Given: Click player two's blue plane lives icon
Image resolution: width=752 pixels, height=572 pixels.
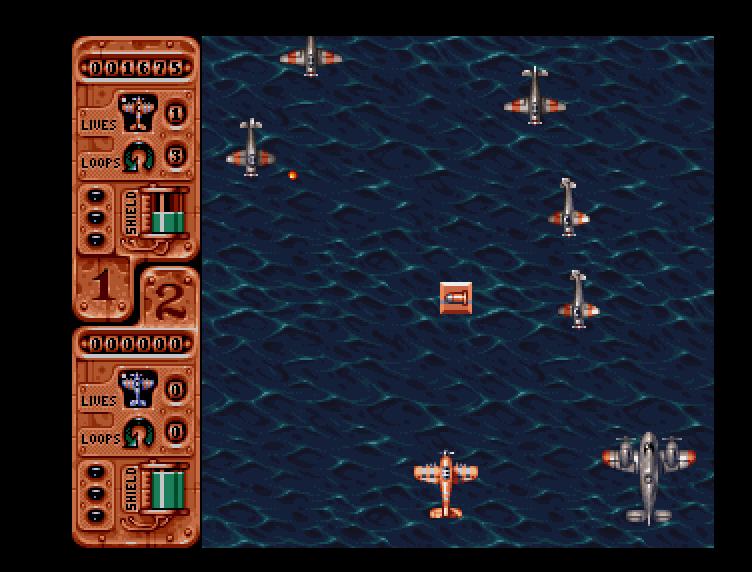Looking at the screenshot, I should point(136,388).
